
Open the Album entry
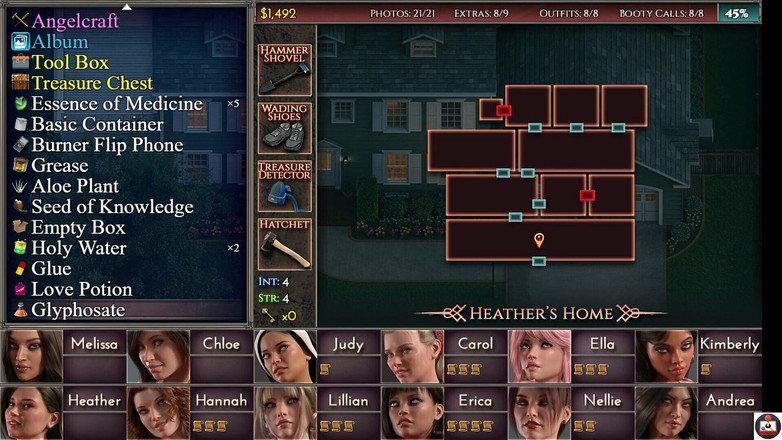(x=59, y=42)
